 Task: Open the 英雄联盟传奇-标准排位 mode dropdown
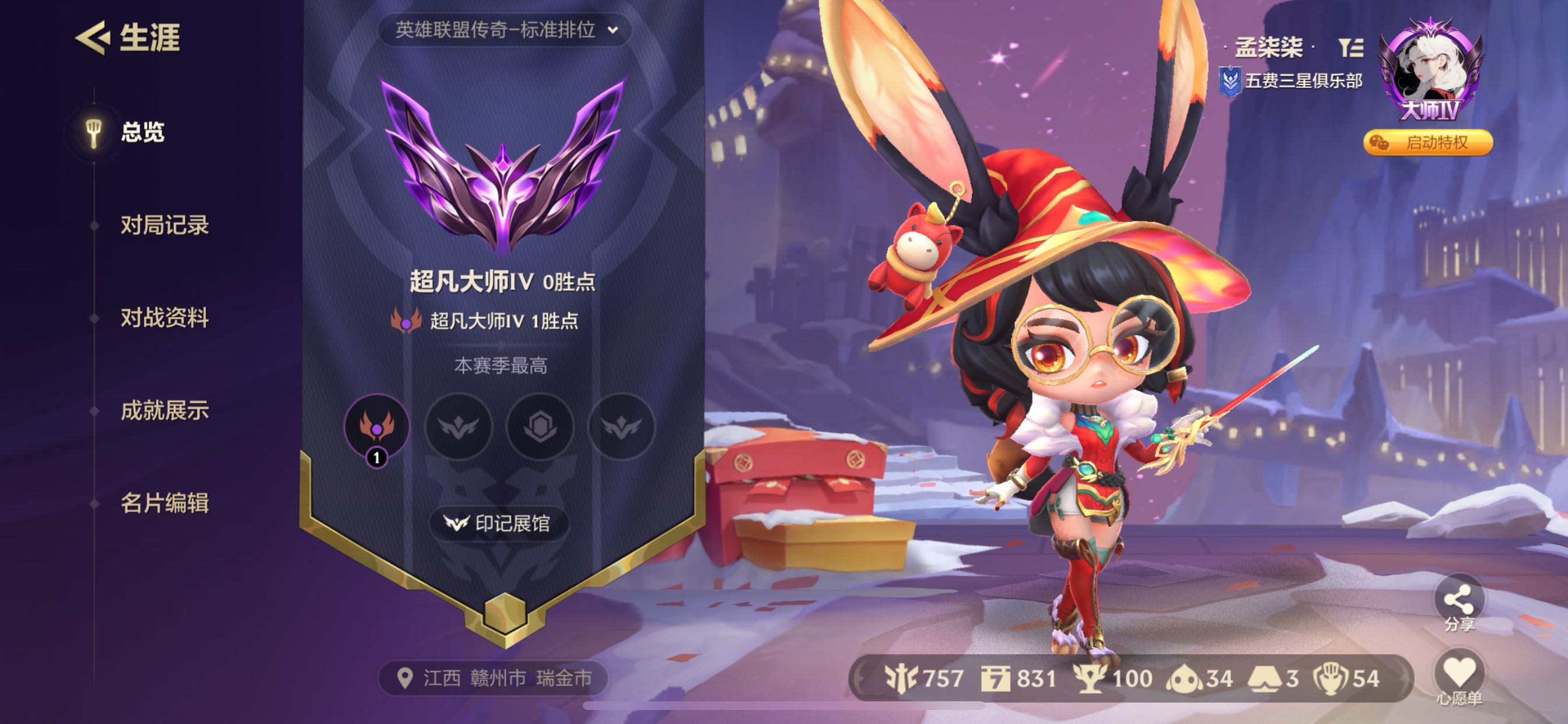(x=505, y=30)
